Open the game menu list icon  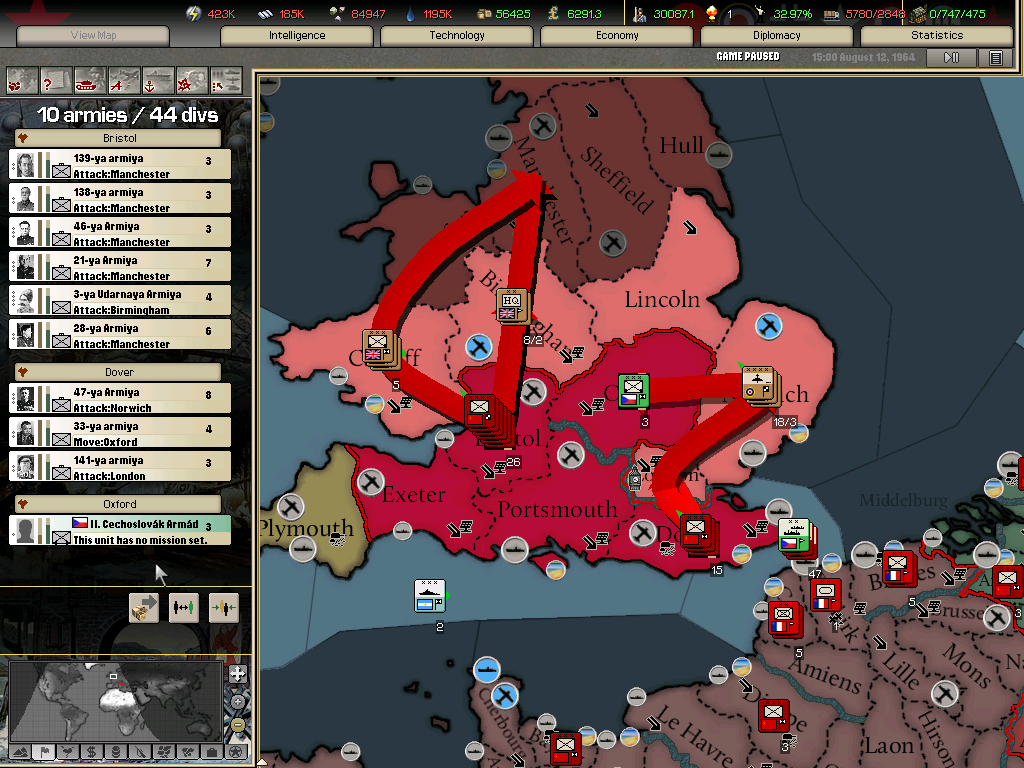tap(996, 58)
